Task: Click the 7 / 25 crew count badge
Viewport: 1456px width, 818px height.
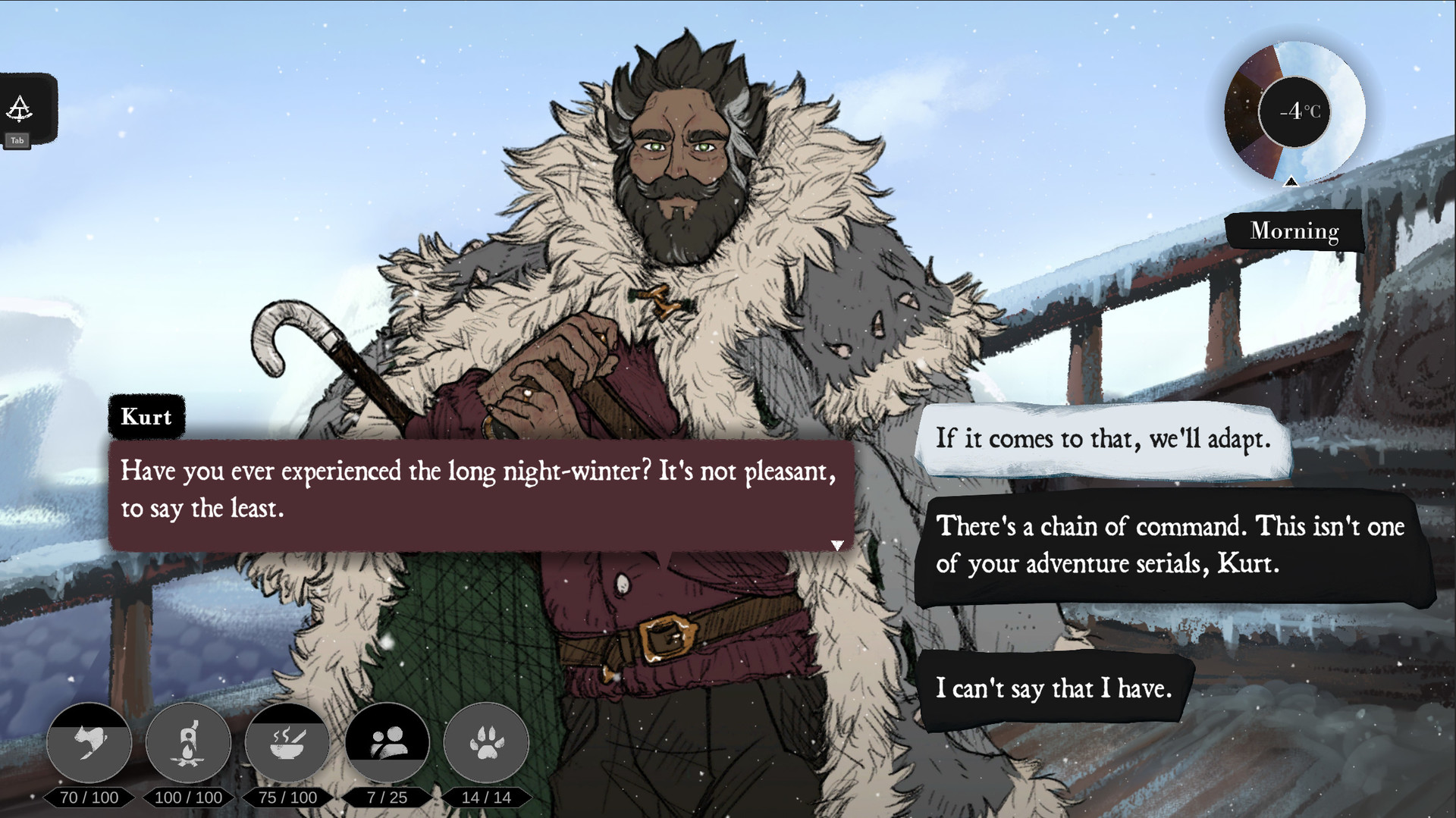Action: [388, 797]
